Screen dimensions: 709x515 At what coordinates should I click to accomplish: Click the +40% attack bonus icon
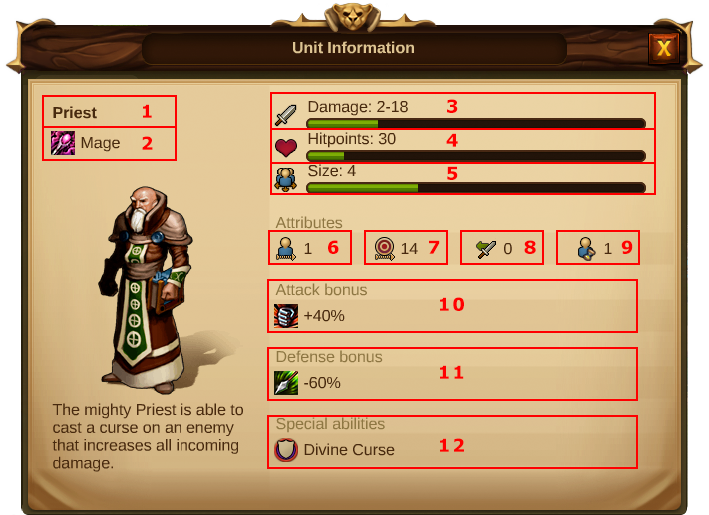pyautogui.click(x=286, y=316)
